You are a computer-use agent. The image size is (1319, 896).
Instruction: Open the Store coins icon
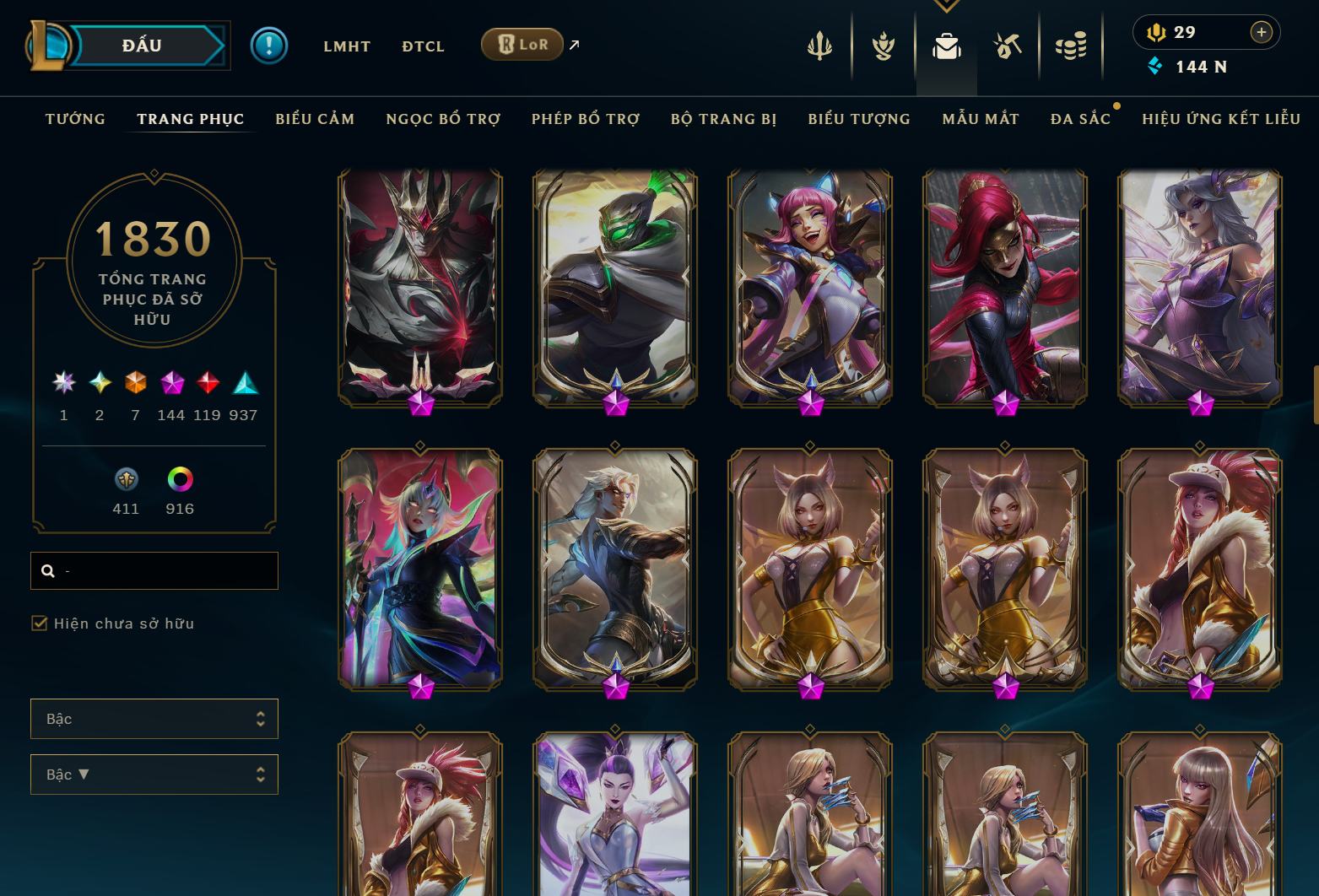pos(1071,46)
